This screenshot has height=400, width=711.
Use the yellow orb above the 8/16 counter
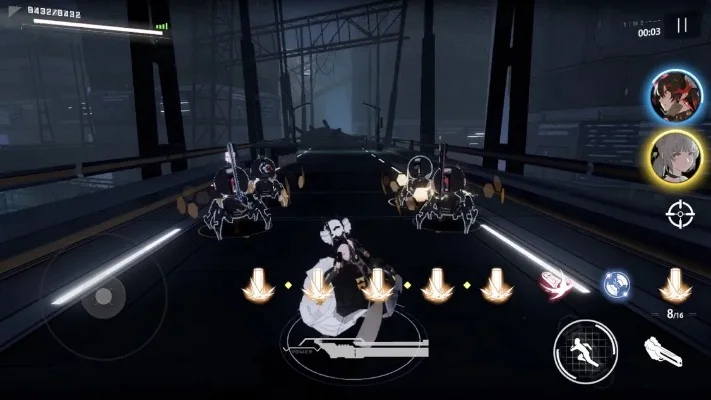(x=675, y=285)
